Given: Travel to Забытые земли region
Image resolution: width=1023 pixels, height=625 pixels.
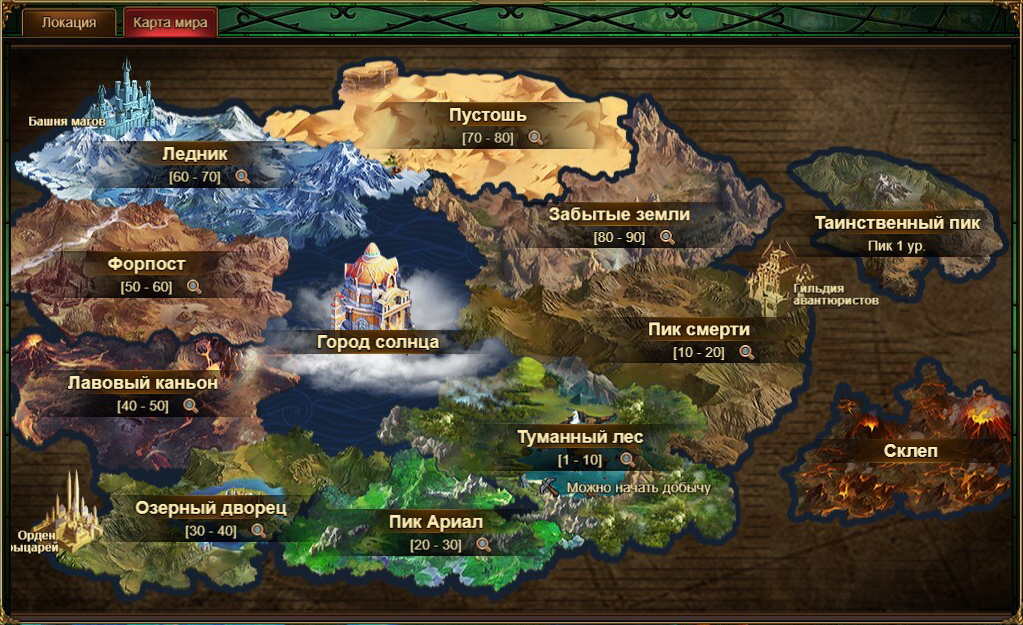Looking at the screenshot, I should pos(619,214).
